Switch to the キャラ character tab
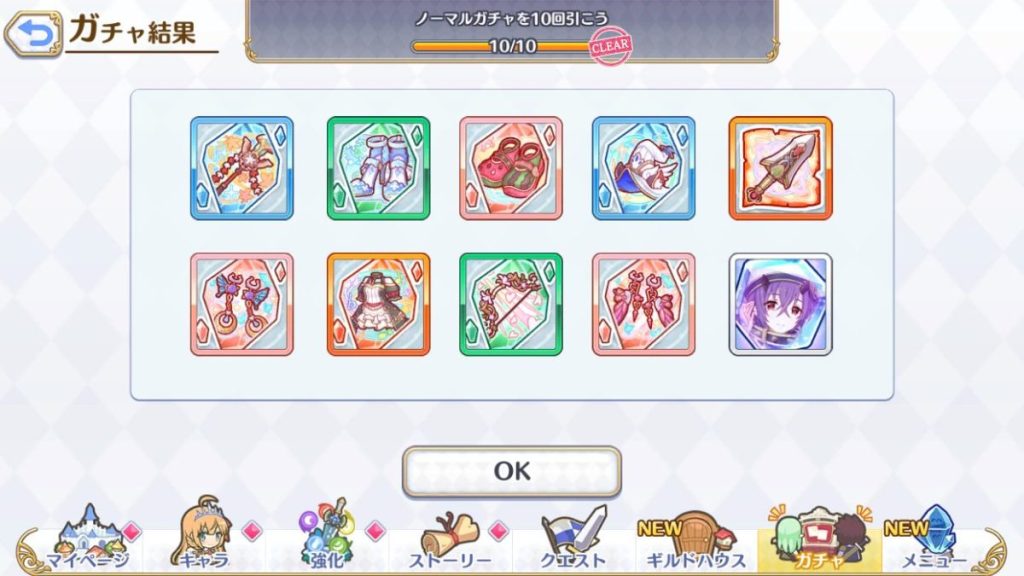Image resolution: width=1024 pixels, height=576 pixels. click(x=204, y=541)
